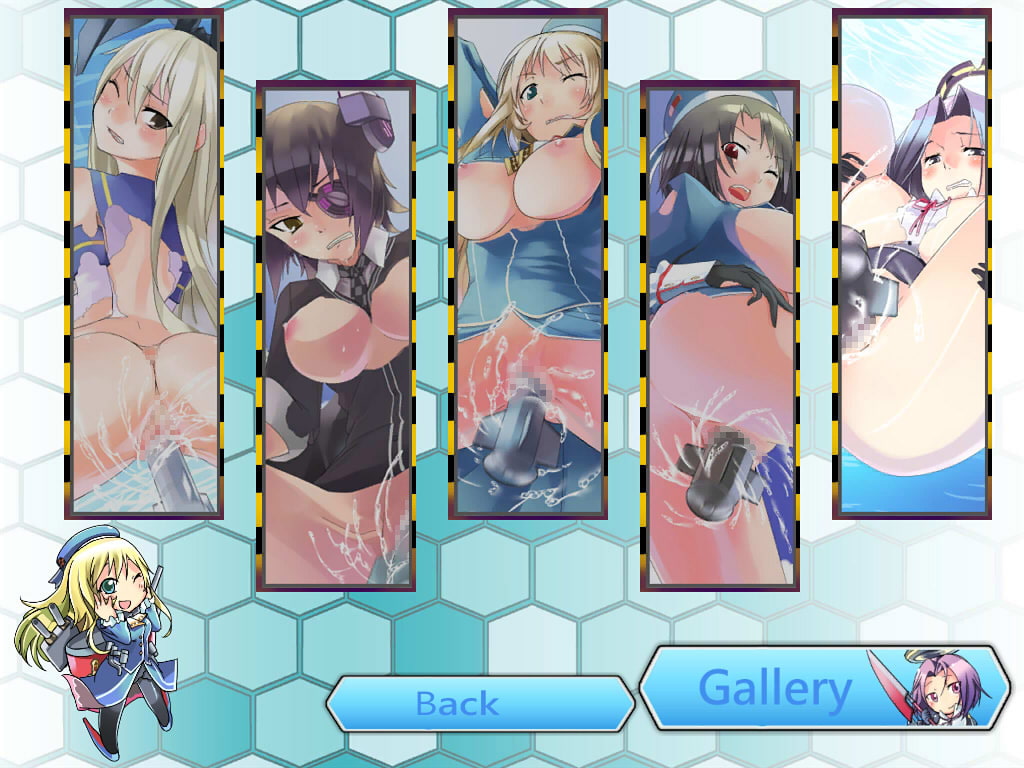Screen dimensions: 1024x768
Task: Choose the blonde character with blue beret panel
Action: coord(527,264)
